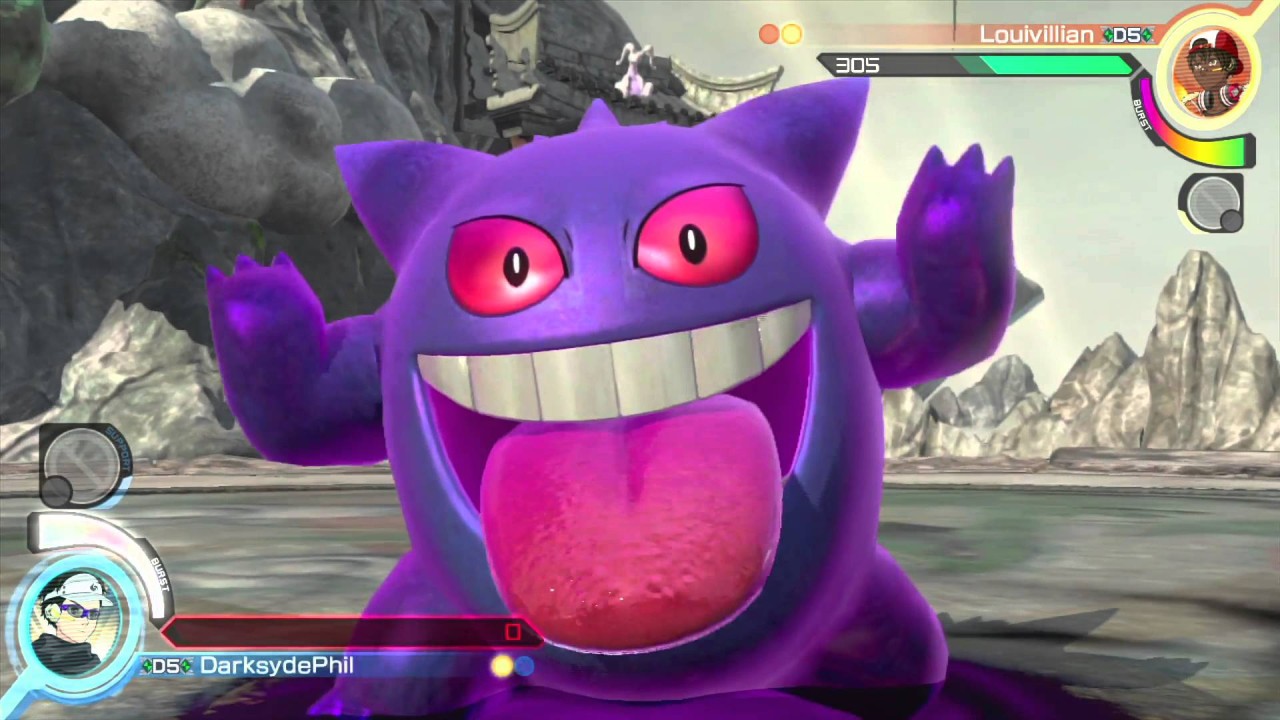
Task: Click the DarksydePhil player name label
Action: pyautogui.click(x=276, y=666)
